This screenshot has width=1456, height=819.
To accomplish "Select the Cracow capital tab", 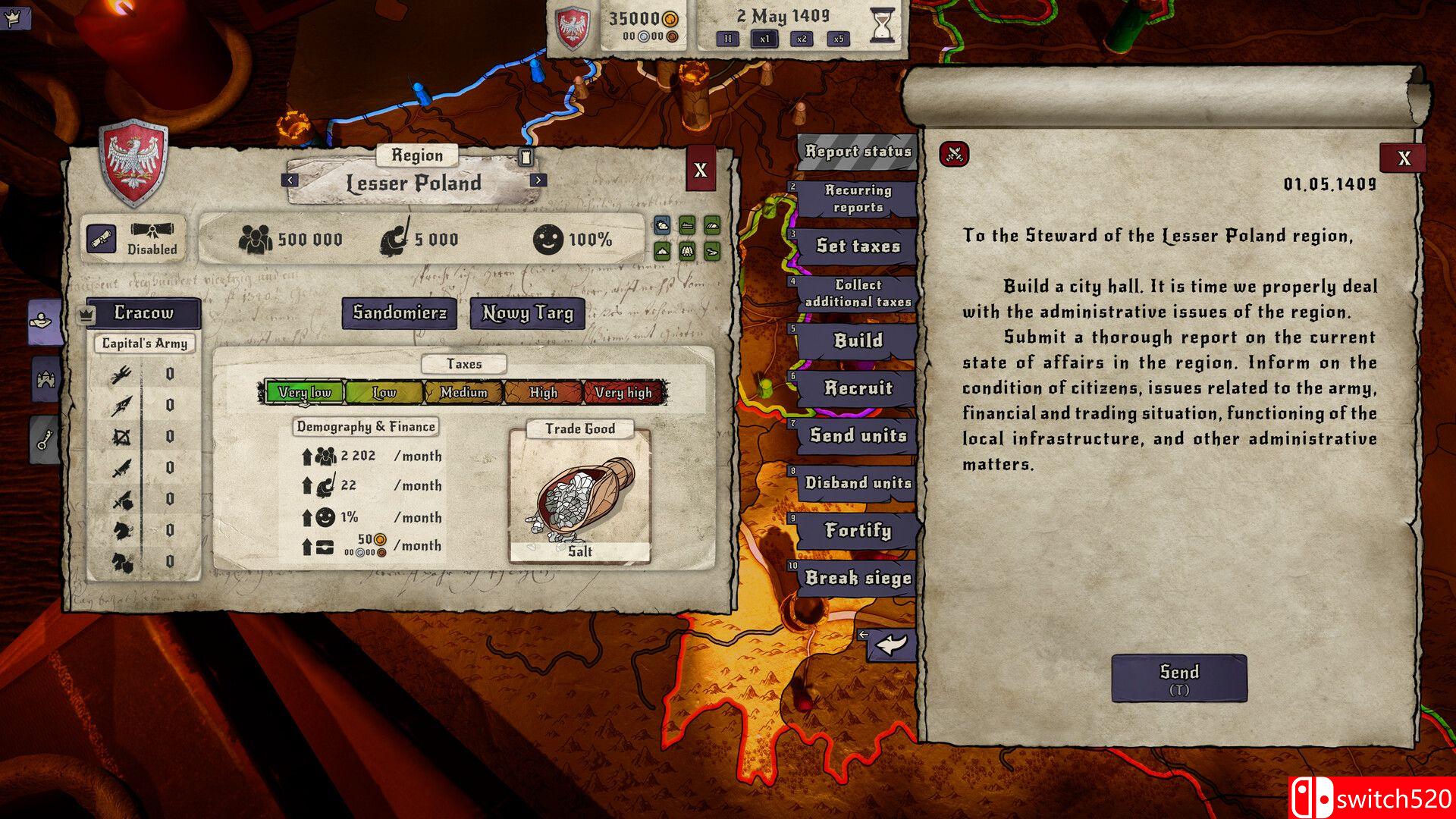I will pyautogui.click(x=143, y=312).
